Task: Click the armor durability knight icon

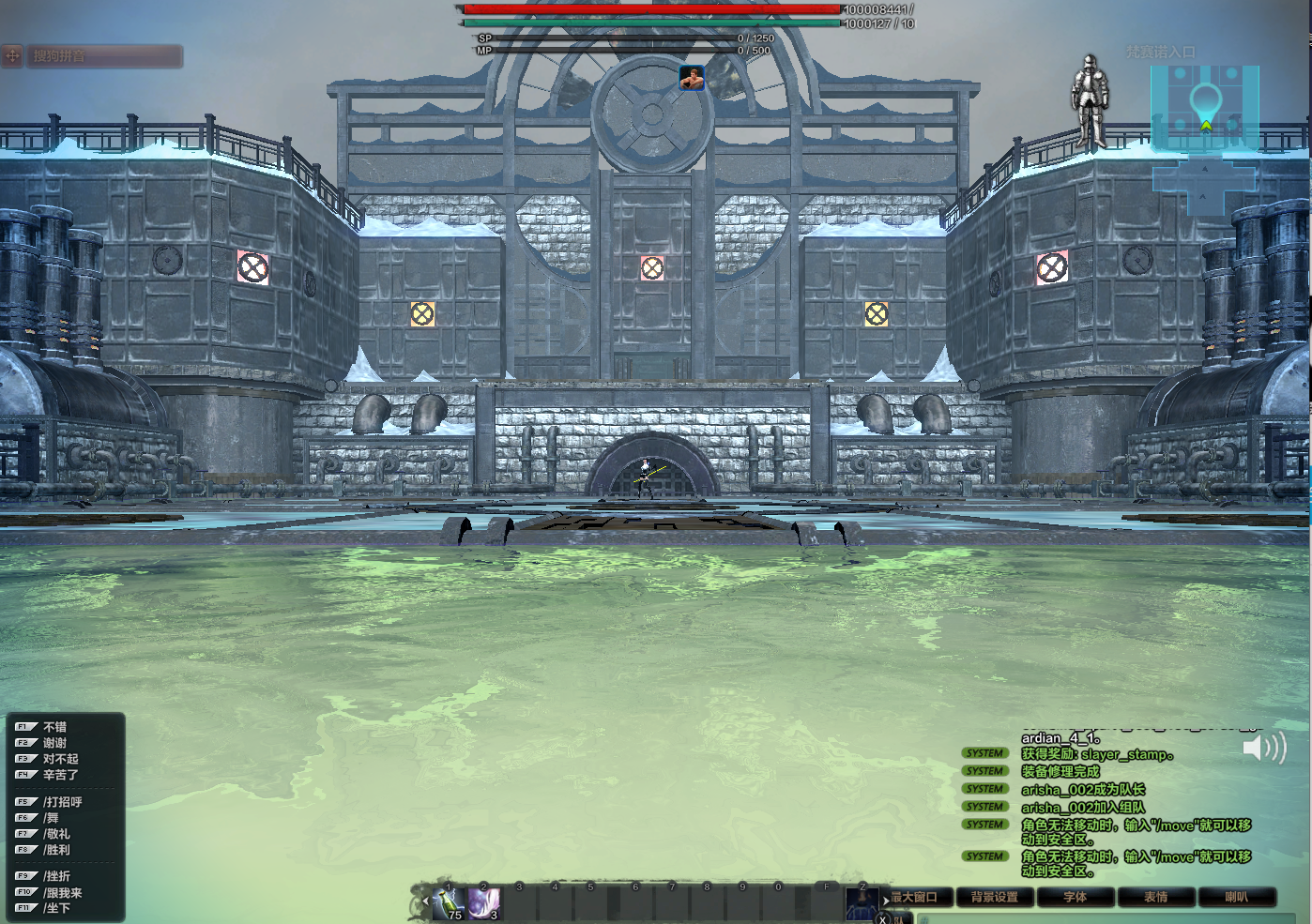Action: [1090, 101]
